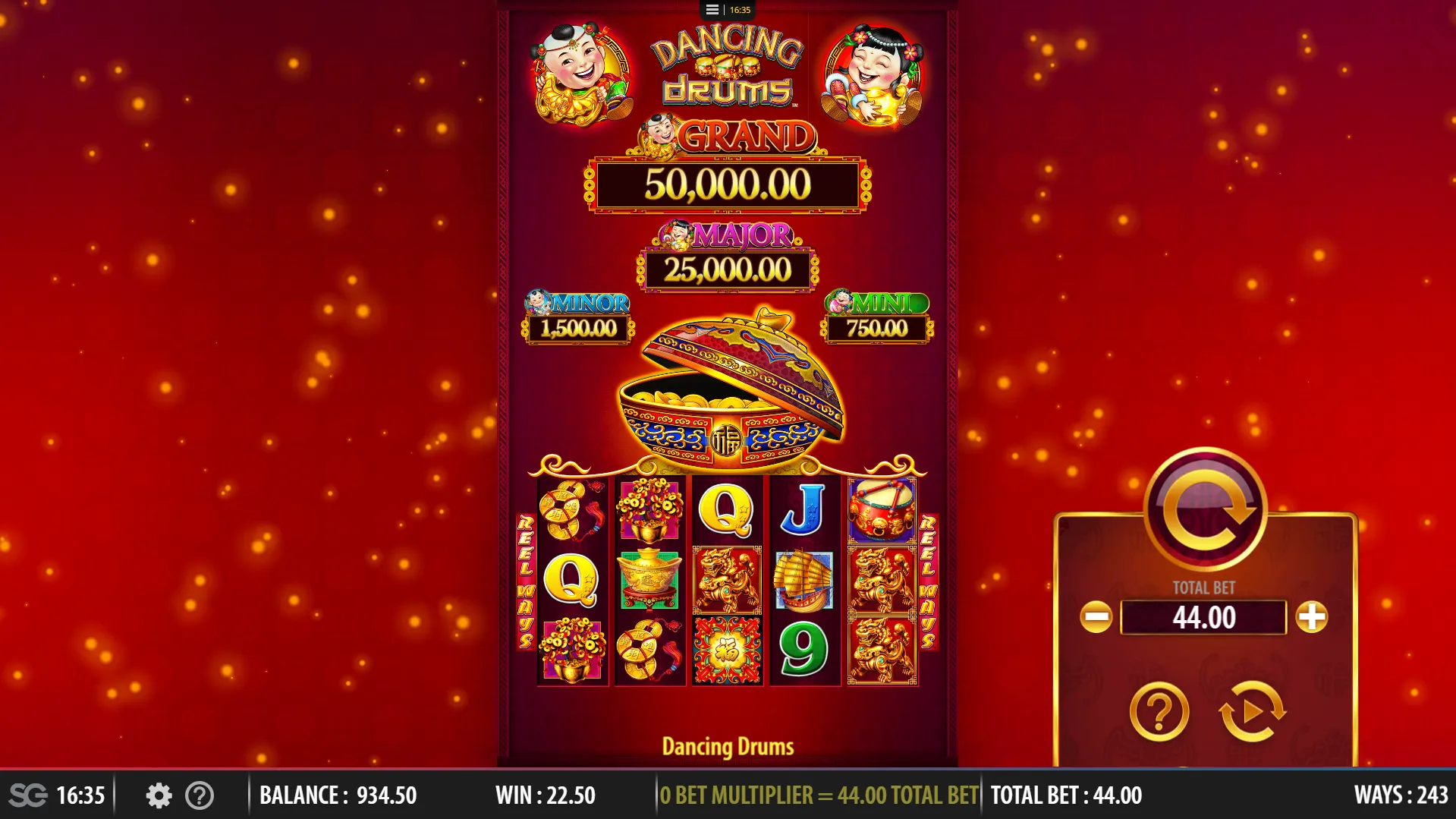Open help in the bottom bar
1456x819 pixels.
tap(200, 795)
